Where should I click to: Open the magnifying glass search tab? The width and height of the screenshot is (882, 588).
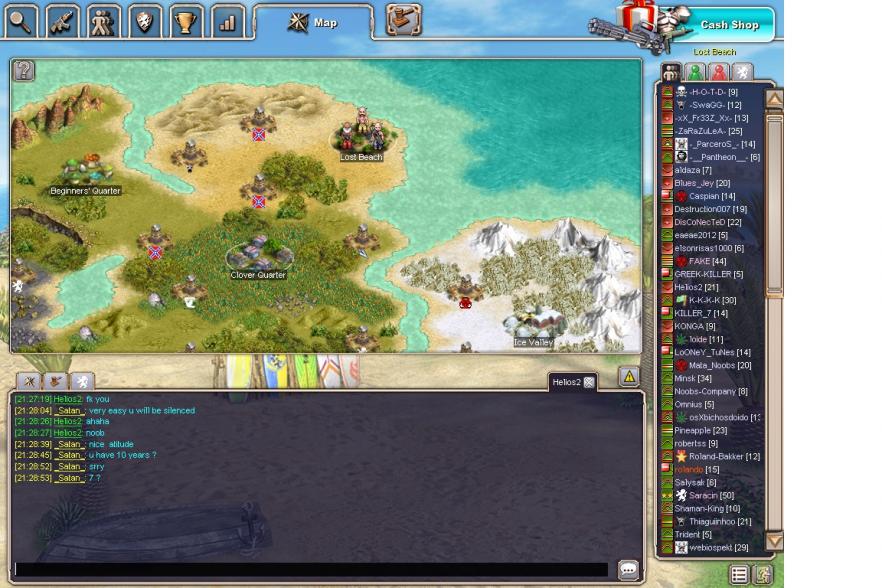pos(21,20)
